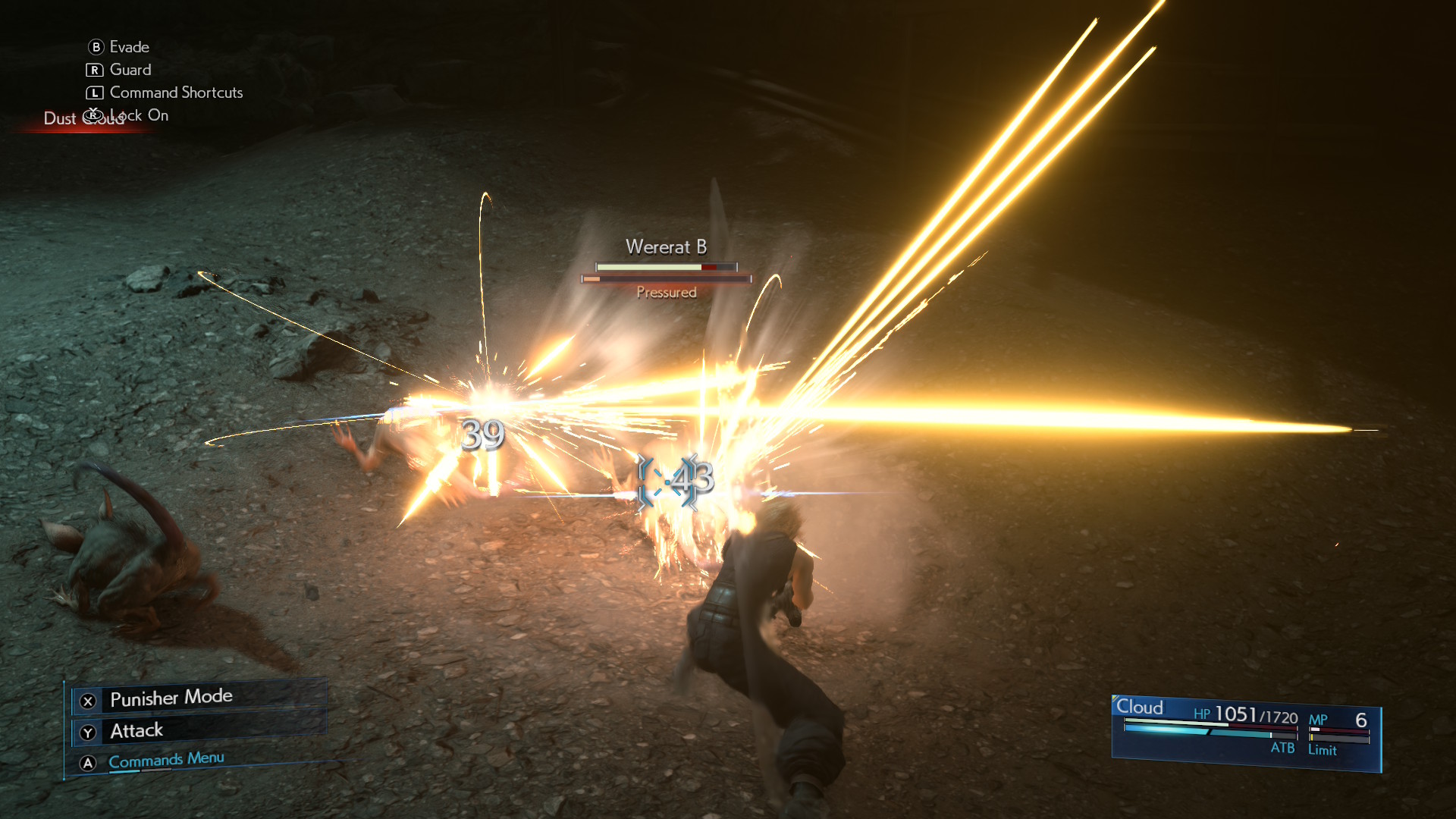Select Cloud's party status panel
The height and width of the screenshot is (819, 1456).
pyautogui.click(x=1245, y=732)
